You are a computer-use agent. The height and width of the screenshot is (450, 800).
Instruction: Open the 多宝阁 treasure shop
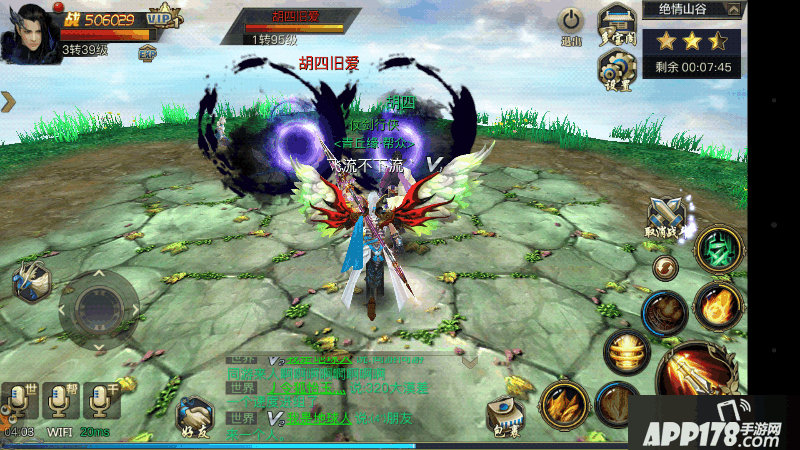pos(616,22)
